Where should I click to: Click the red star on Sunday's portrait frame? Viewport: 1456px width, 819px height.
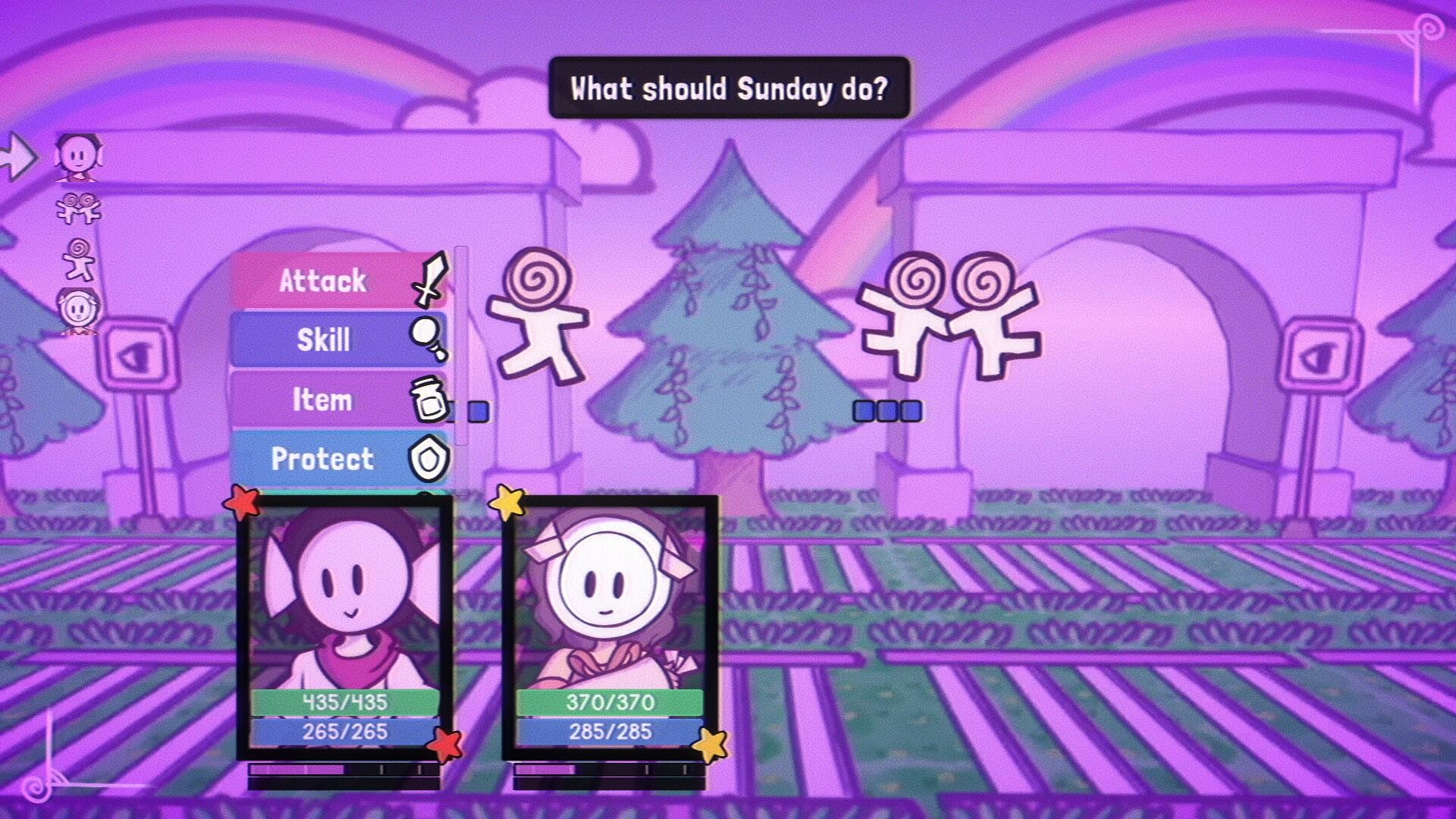click(241, 502)
